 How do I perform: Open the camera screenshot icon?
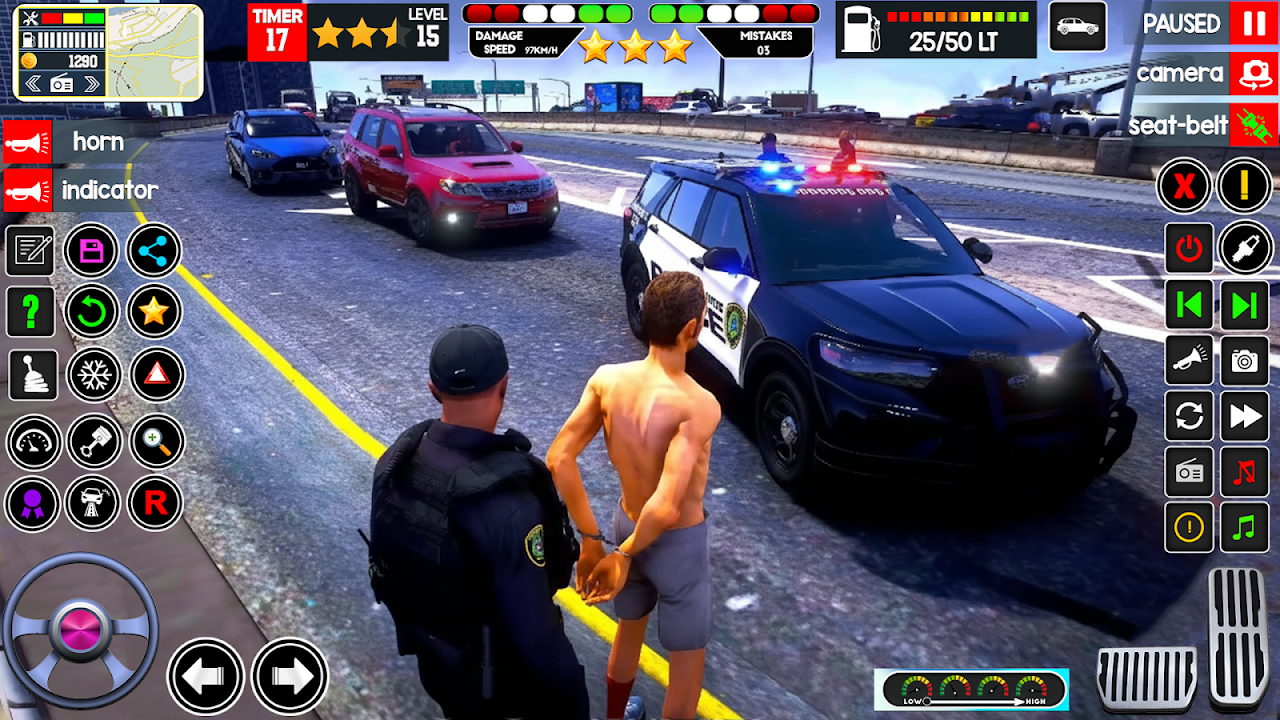pyautogui.click(x=1245, y=361)
